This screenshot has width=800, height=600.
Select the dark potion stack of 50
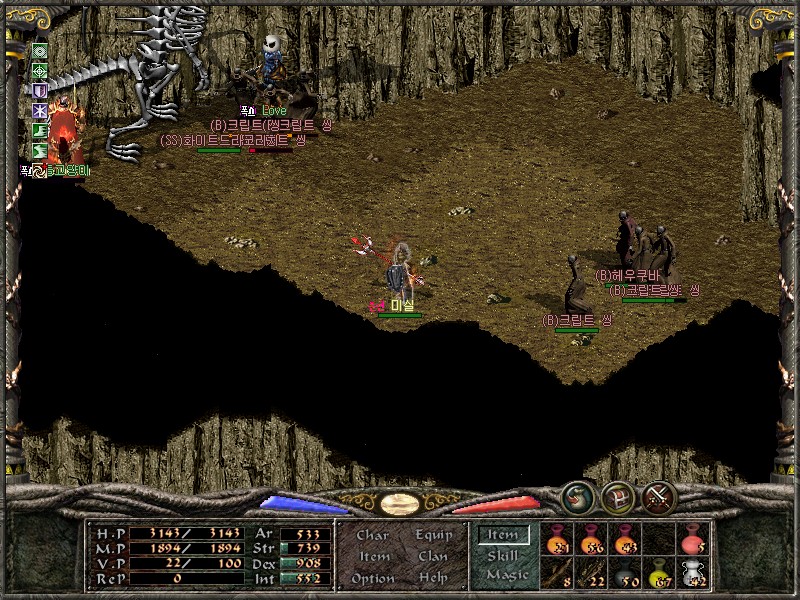pyautogui.click(x=627, y=573)
